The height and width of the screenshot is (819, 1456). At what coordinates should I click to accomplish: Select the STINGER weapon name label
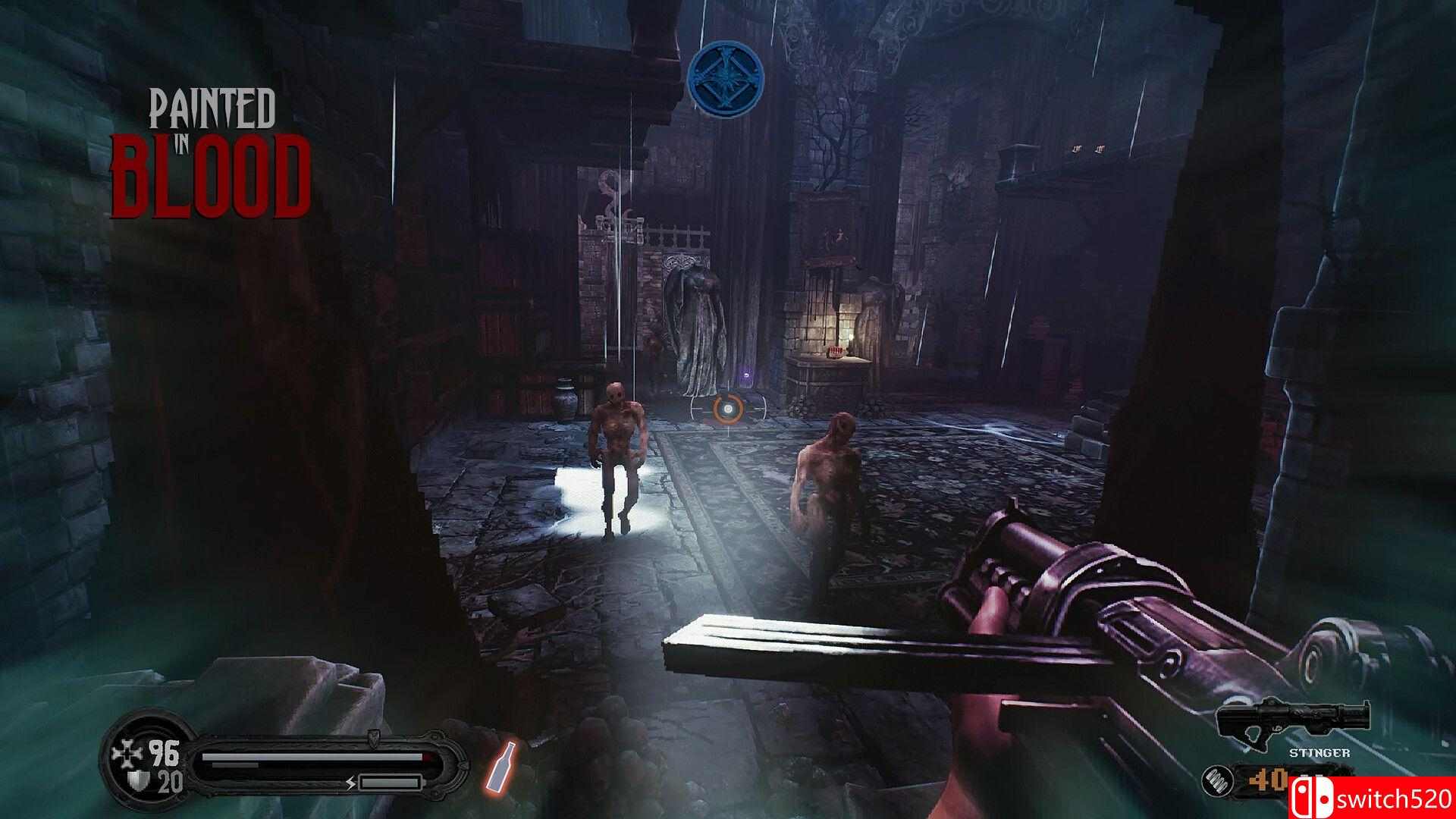[1319, 752]
